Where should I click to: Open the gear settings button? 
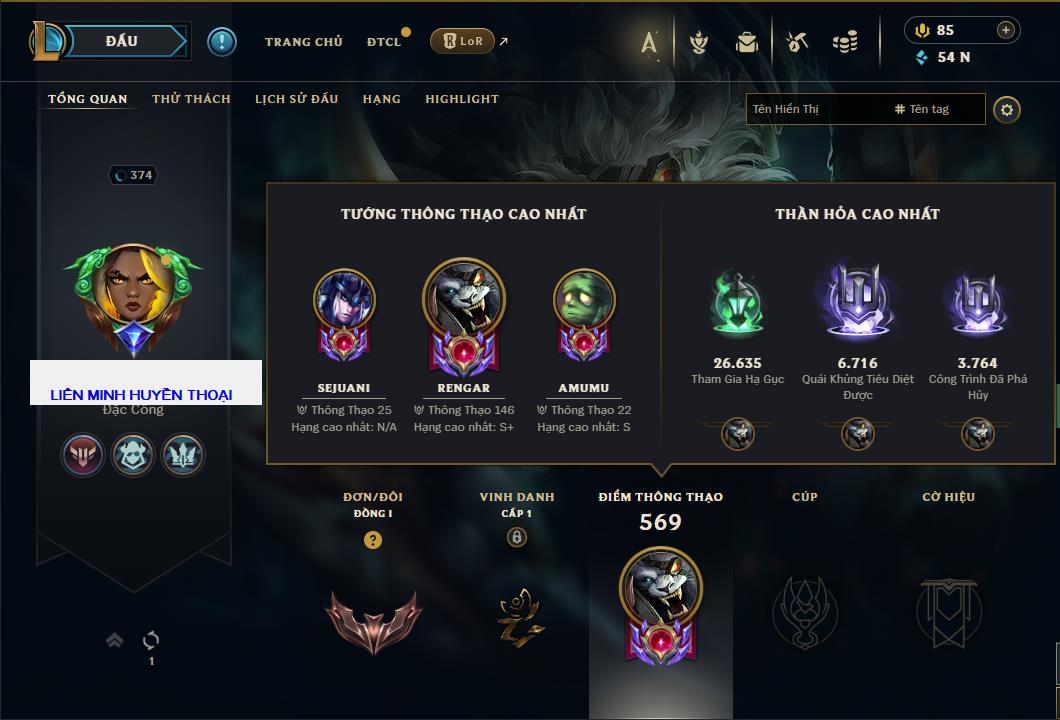coord(1007,109)
